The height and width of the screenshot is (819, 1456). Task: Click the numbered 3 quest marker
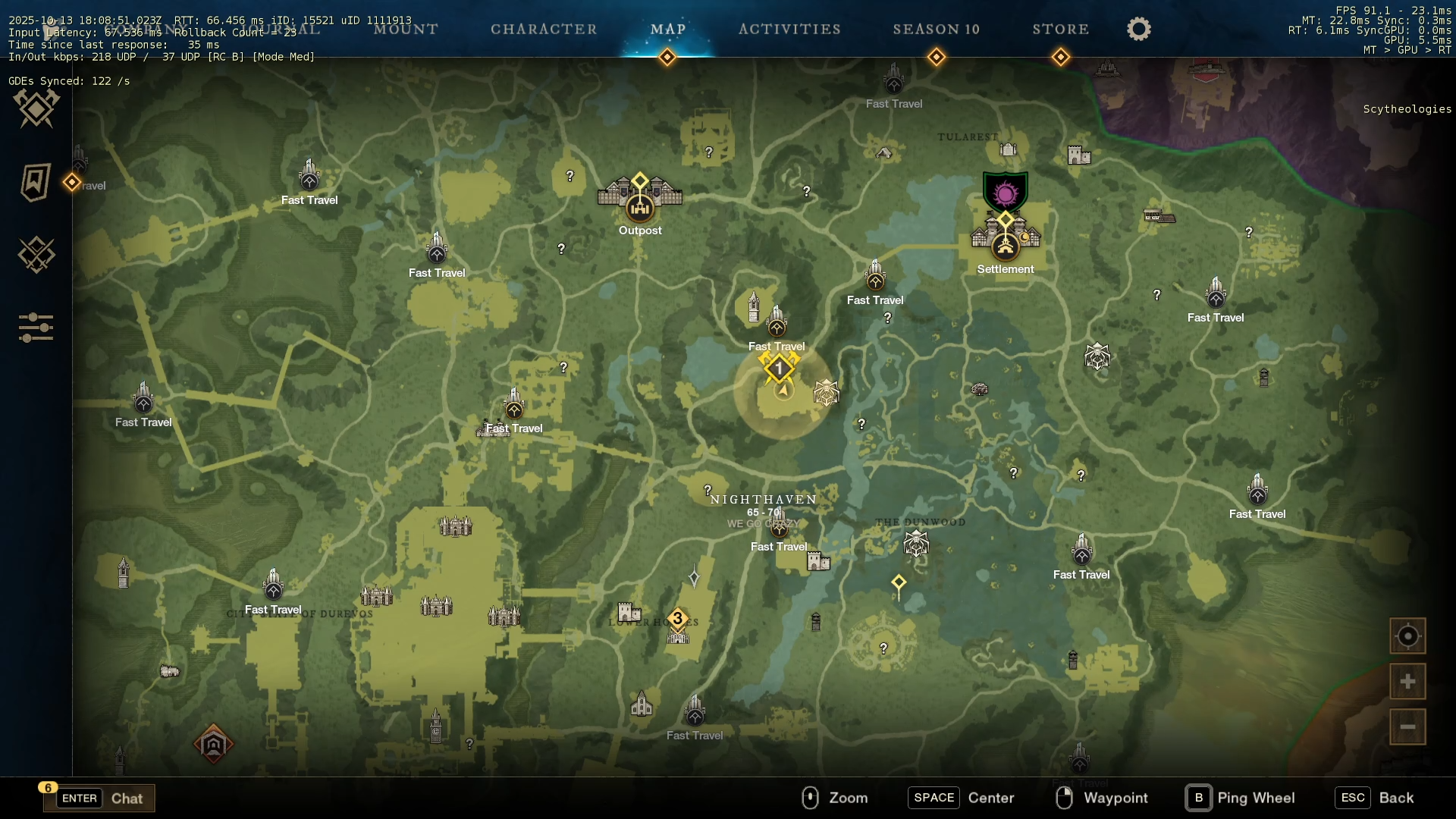tap(678, 619)
